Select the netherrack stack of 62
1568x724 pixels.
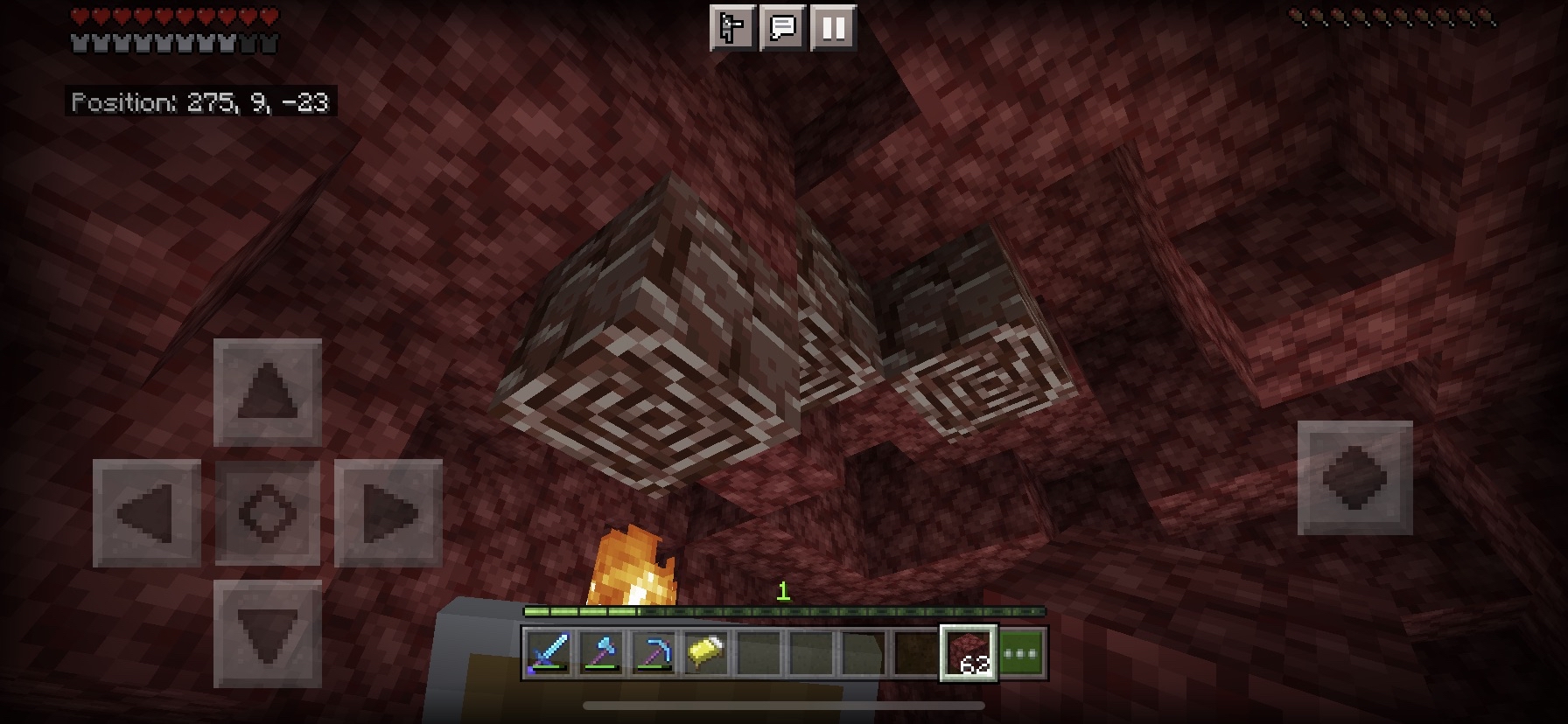(x=969, y=653)
